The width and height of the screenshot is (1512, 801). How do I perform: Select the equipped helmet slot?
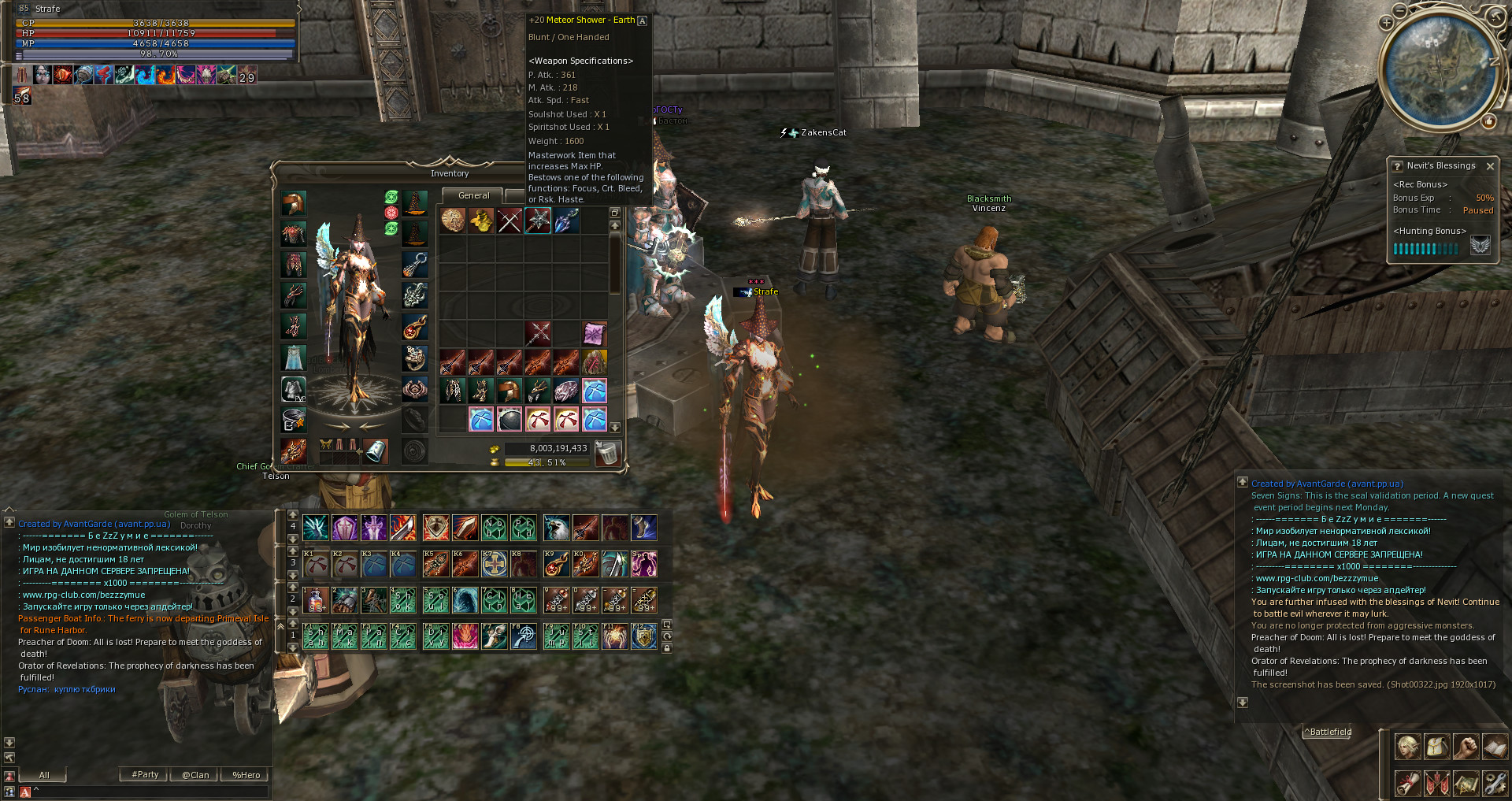(x=294, y=203)
